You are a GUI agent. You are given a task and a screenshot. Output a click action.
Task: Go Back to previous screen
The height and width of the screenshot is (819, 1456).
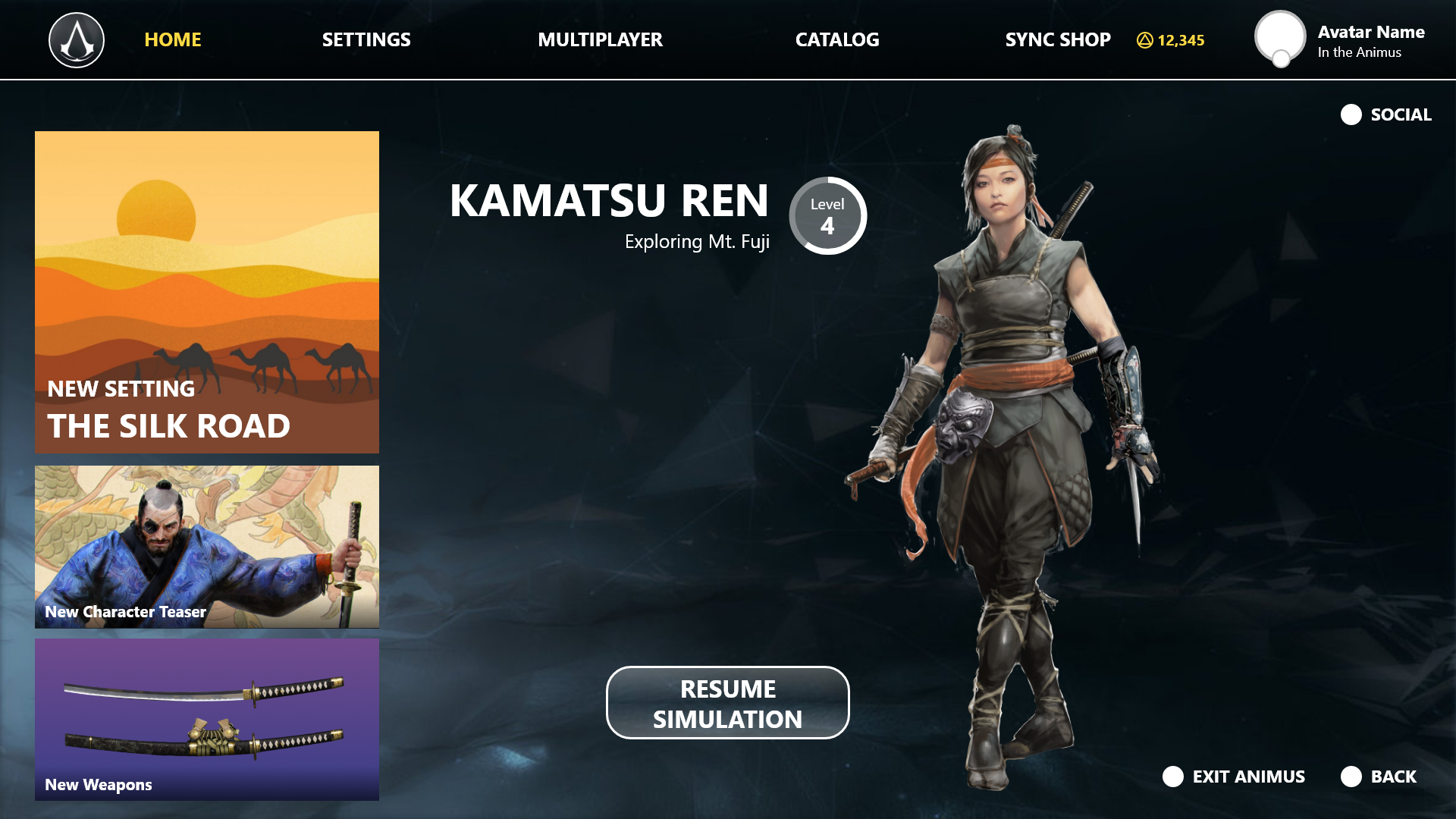click(x=1379, y=777)
